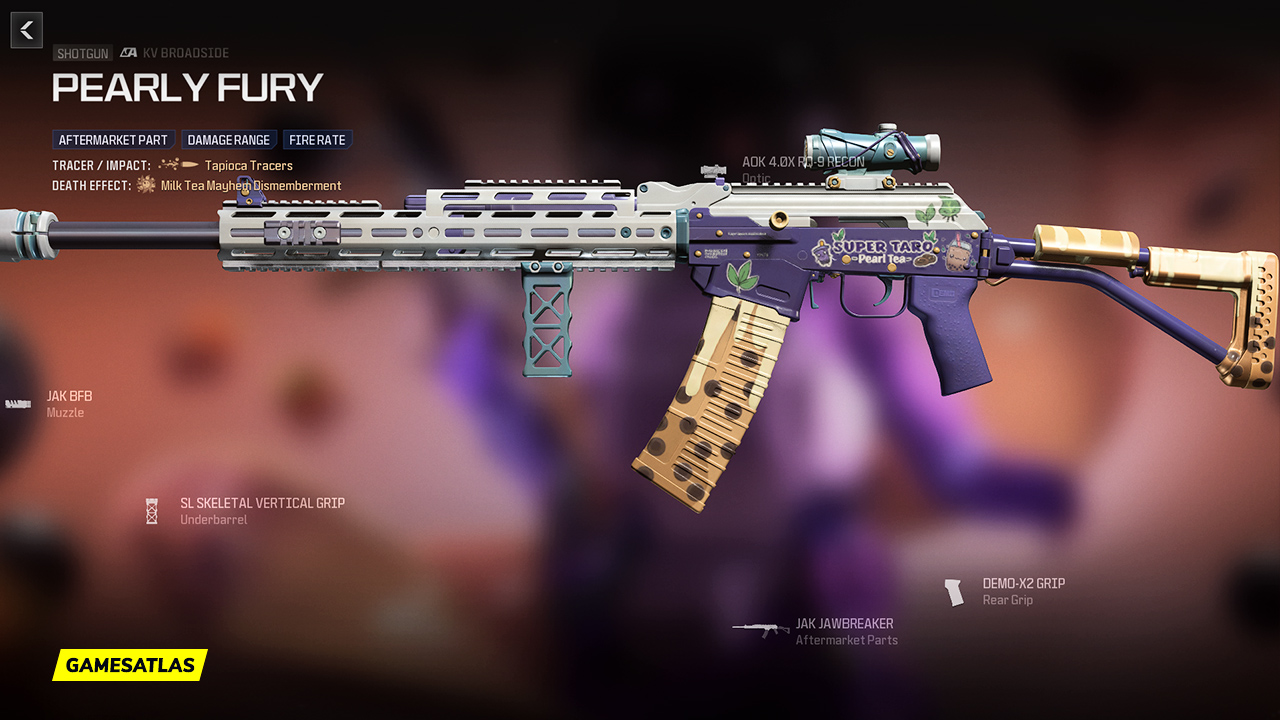The height and width of the screenshot is (720, 1280).
Task: Go back using the arrow button
Action: point(27,30)
